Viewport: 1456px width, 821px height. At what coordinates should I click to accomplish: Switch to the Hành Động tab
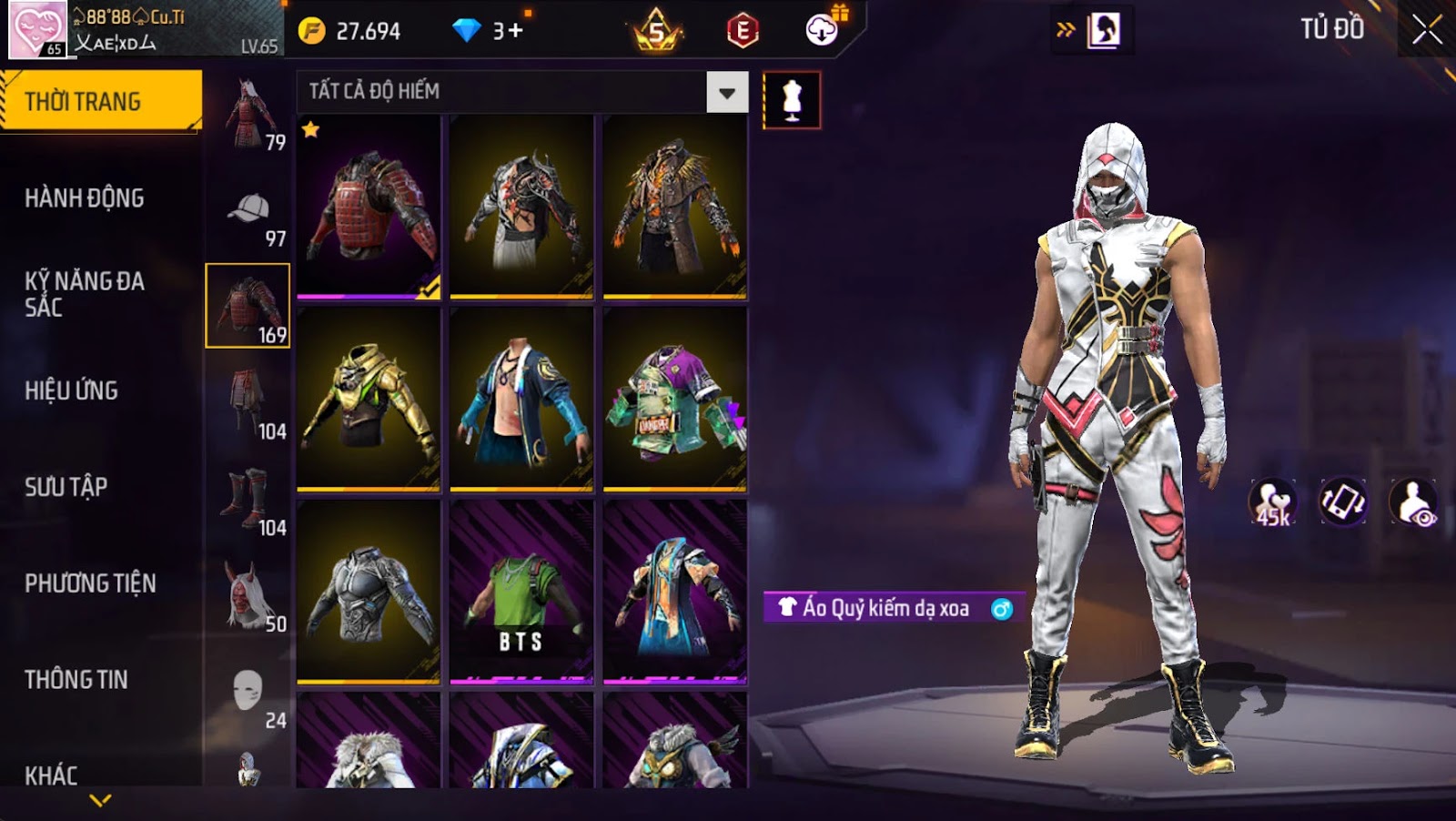85,198
